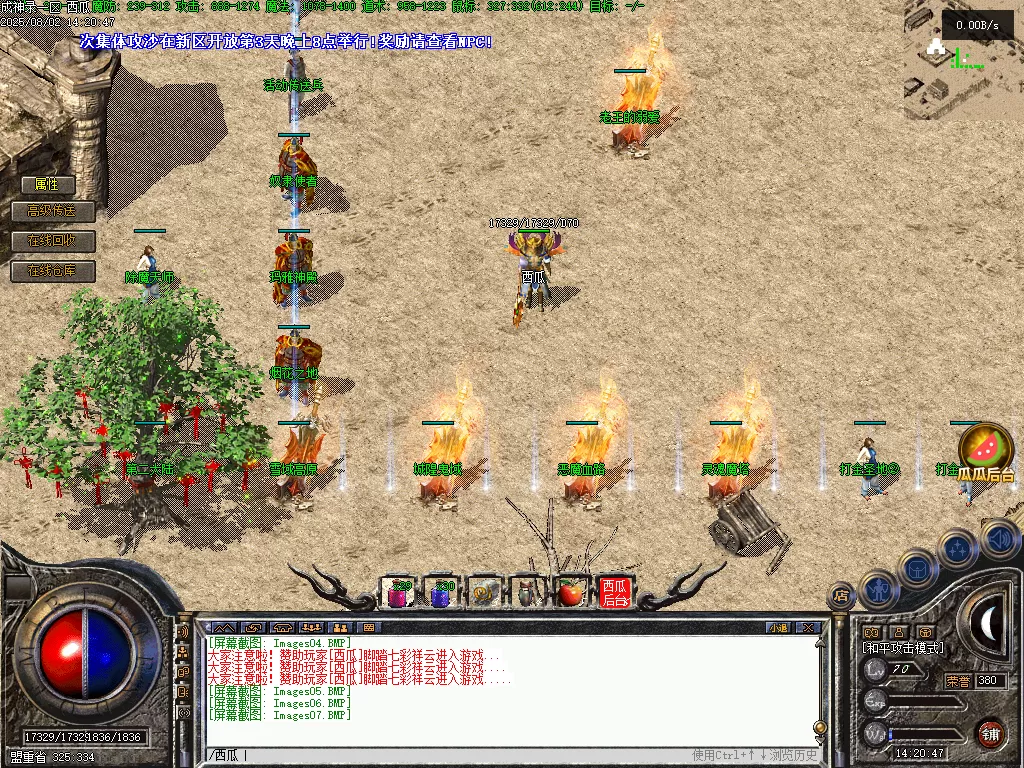Open the sparkle skills round button
This screenshot has height=768, width=1024.
958,549
